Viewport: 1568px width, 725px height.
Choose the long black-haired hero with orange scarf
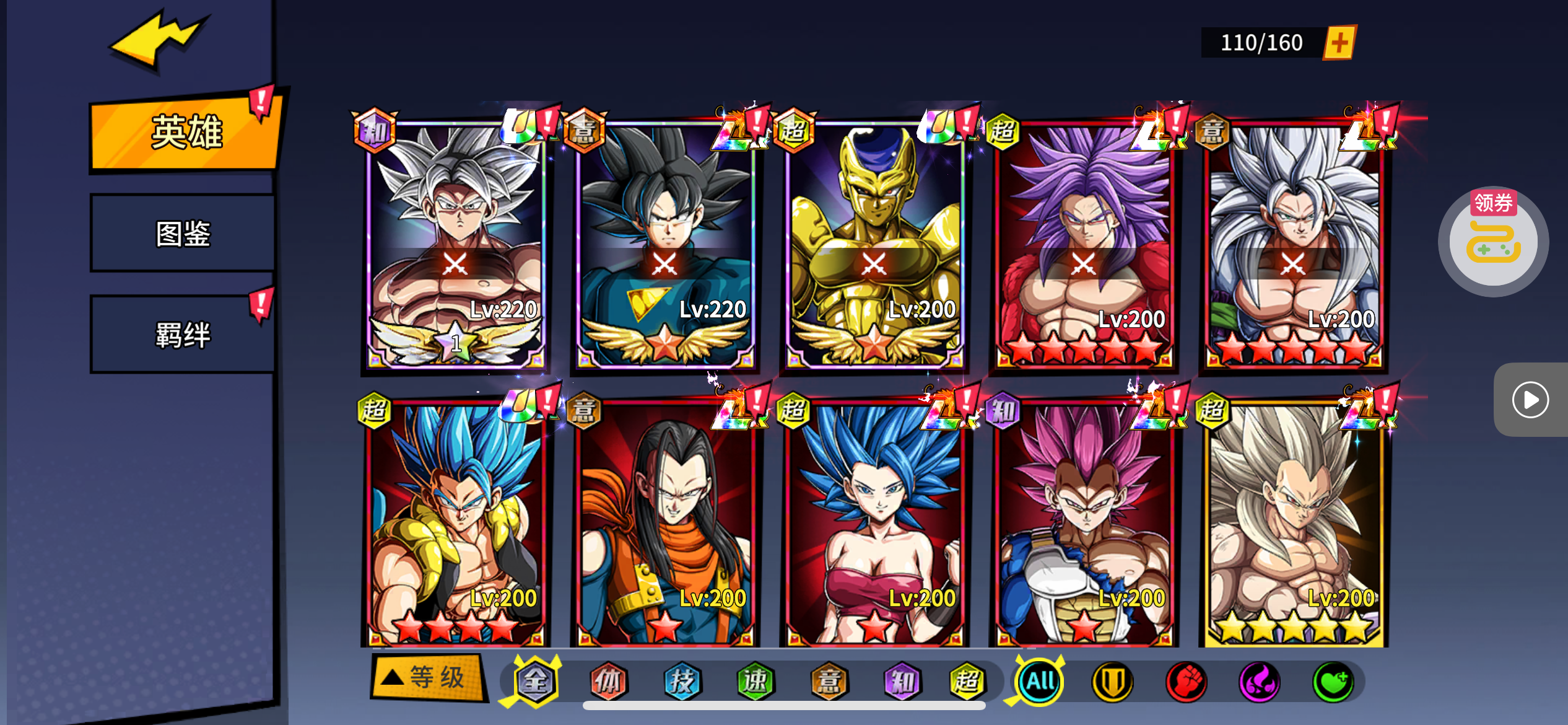click(x=664, y=524)
